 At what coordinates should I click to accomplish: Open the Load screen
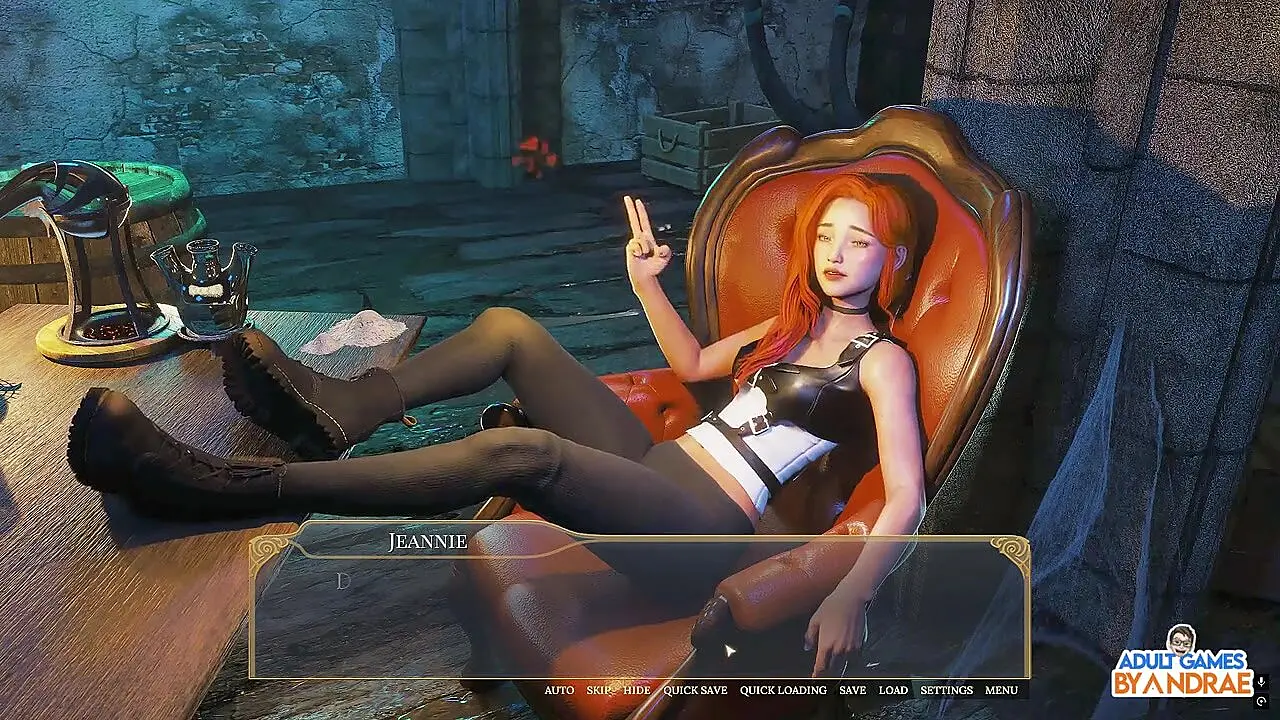point(893,690)
